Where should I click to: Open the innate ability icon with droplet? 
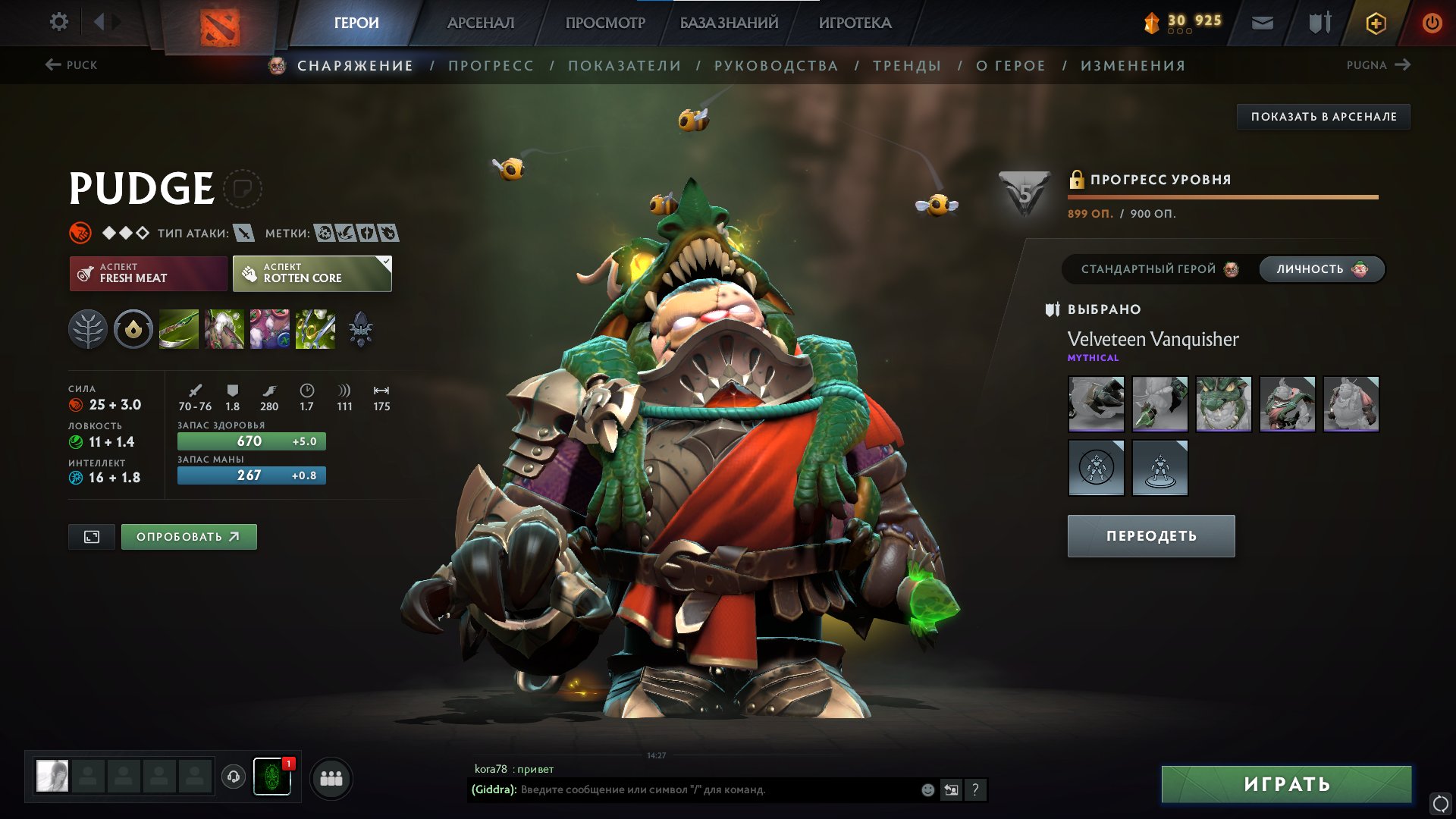133,330
